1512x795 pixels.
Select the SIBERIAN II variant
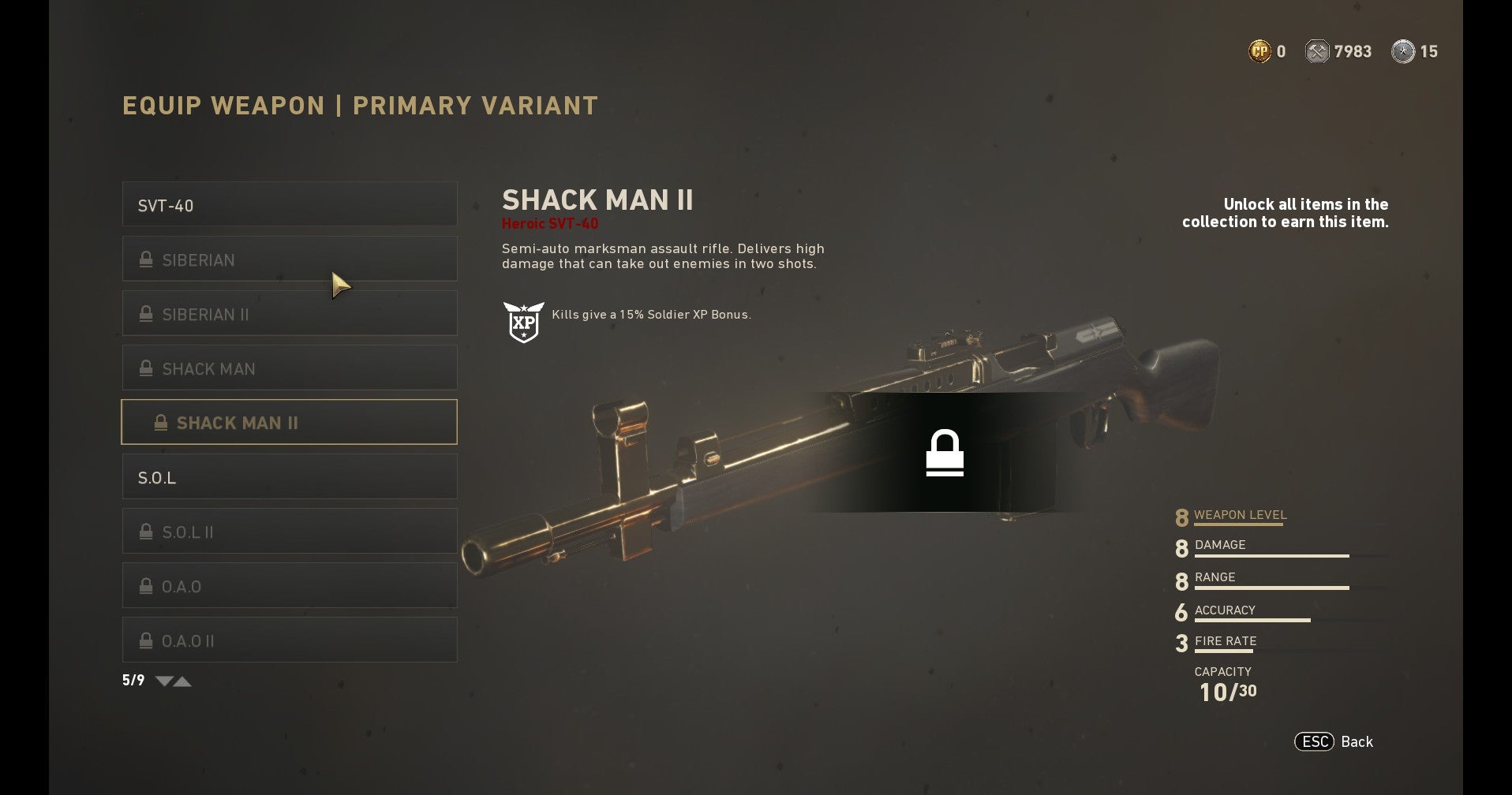coord(289,313)
